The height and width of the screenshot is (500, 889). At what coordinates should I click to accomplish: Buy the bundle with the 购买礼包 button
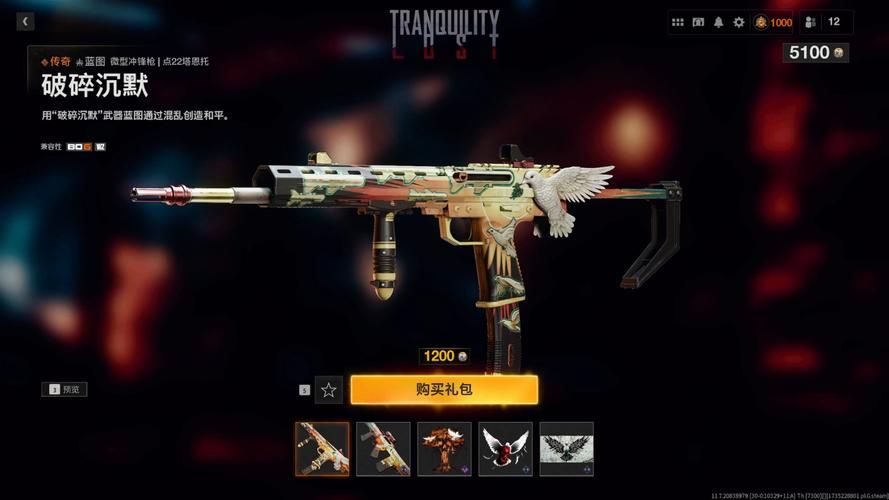pyautogui.click(x=444, y=389)
